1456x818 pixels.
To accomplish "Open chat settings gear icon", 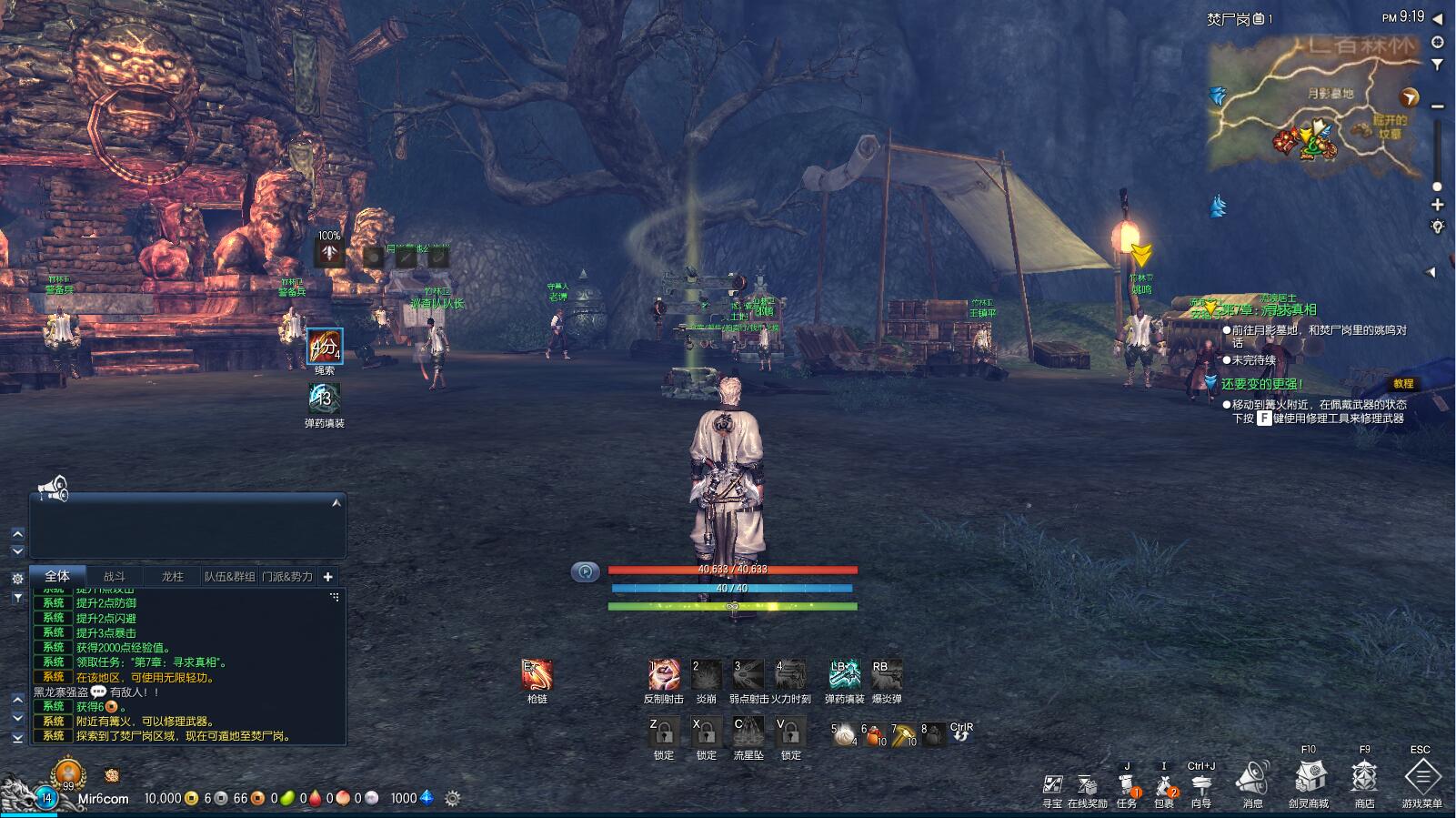I will click(x=17, y=579).
